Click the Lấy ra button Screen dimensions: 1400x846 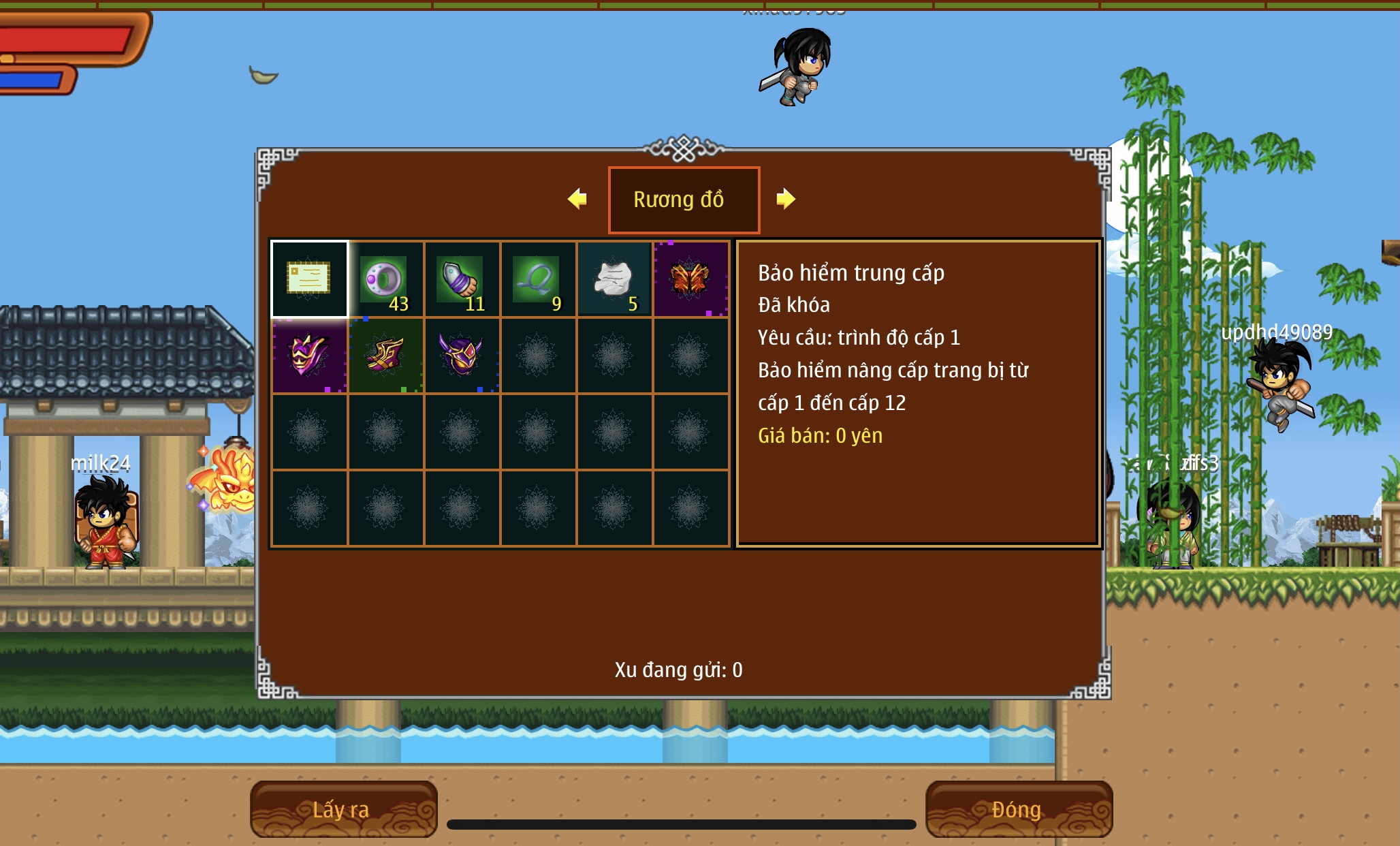(x=343, y=809)
